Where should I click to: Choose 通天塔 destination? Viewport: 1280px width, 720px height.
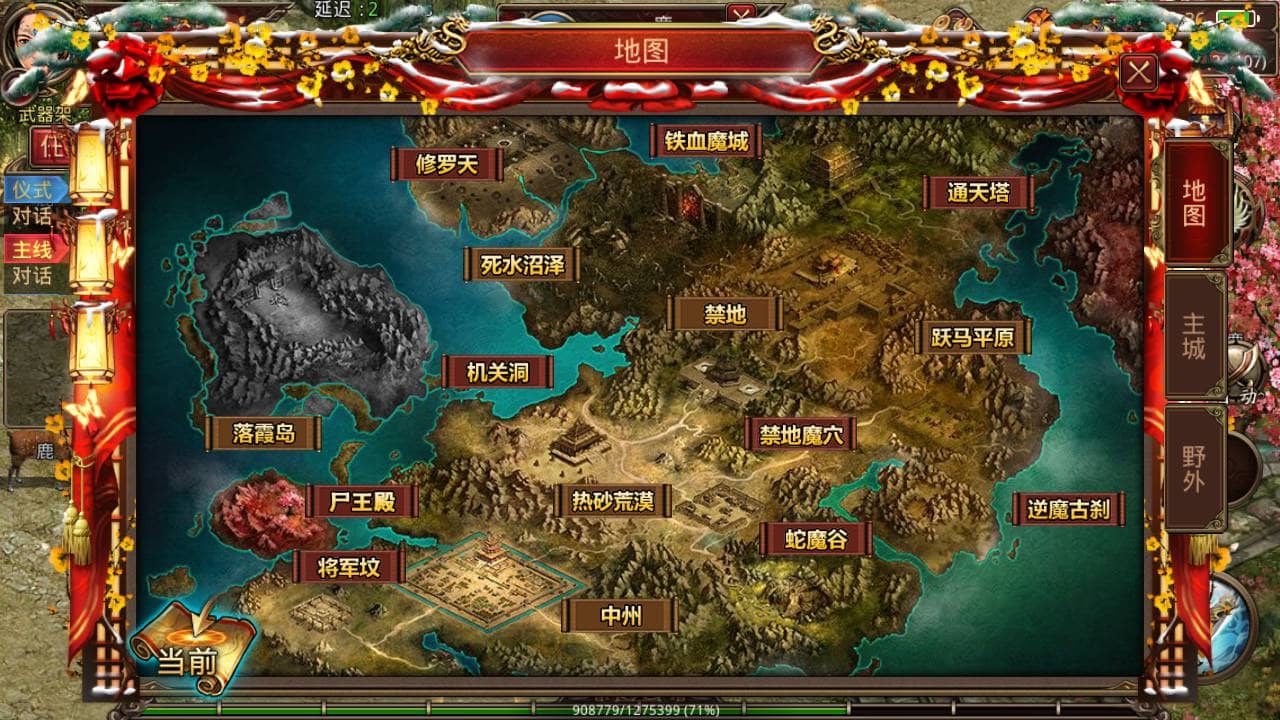tap(978, 193)
